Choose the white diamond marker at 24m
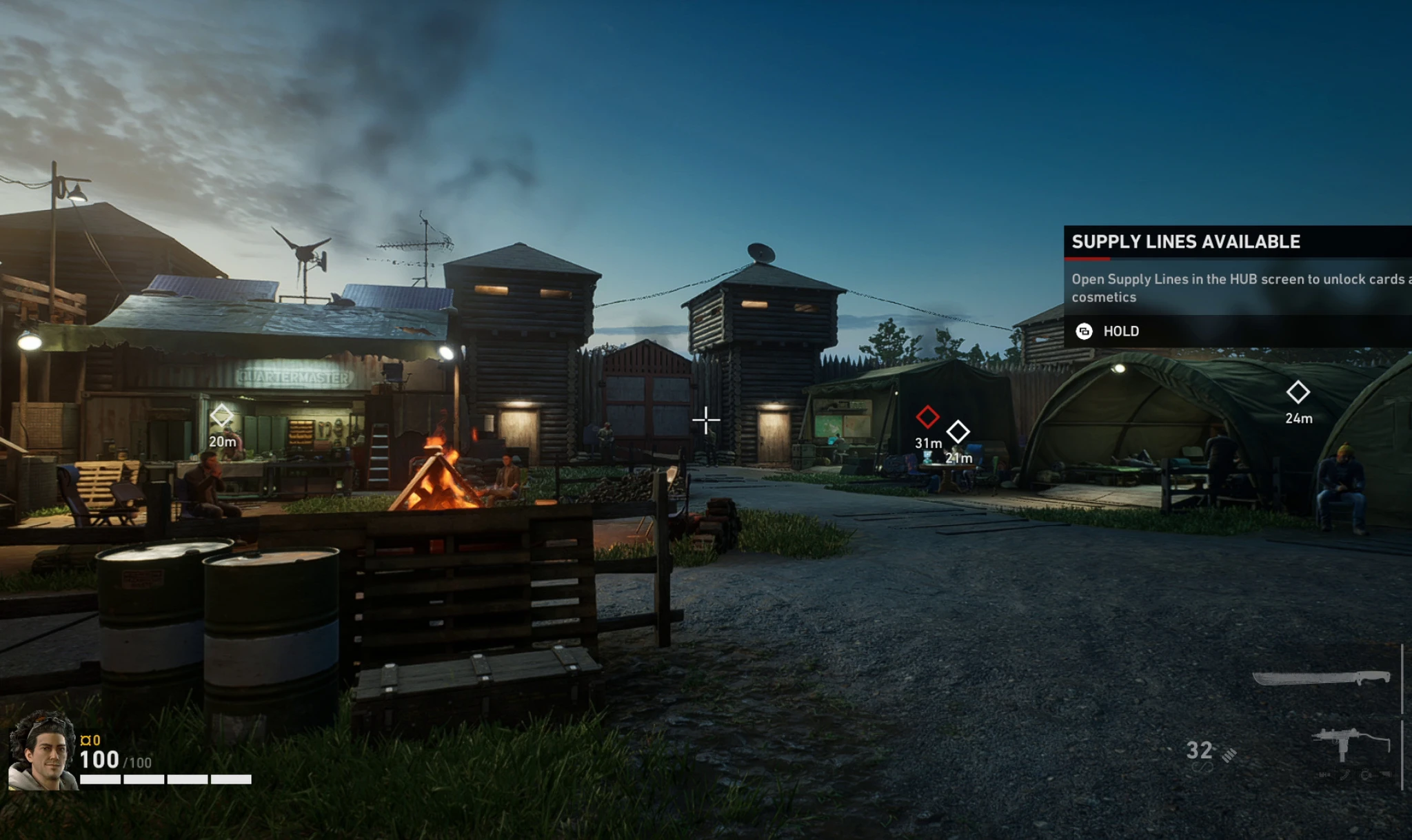The height and width of the screenshot is (840, 1412). (1298, 392)
